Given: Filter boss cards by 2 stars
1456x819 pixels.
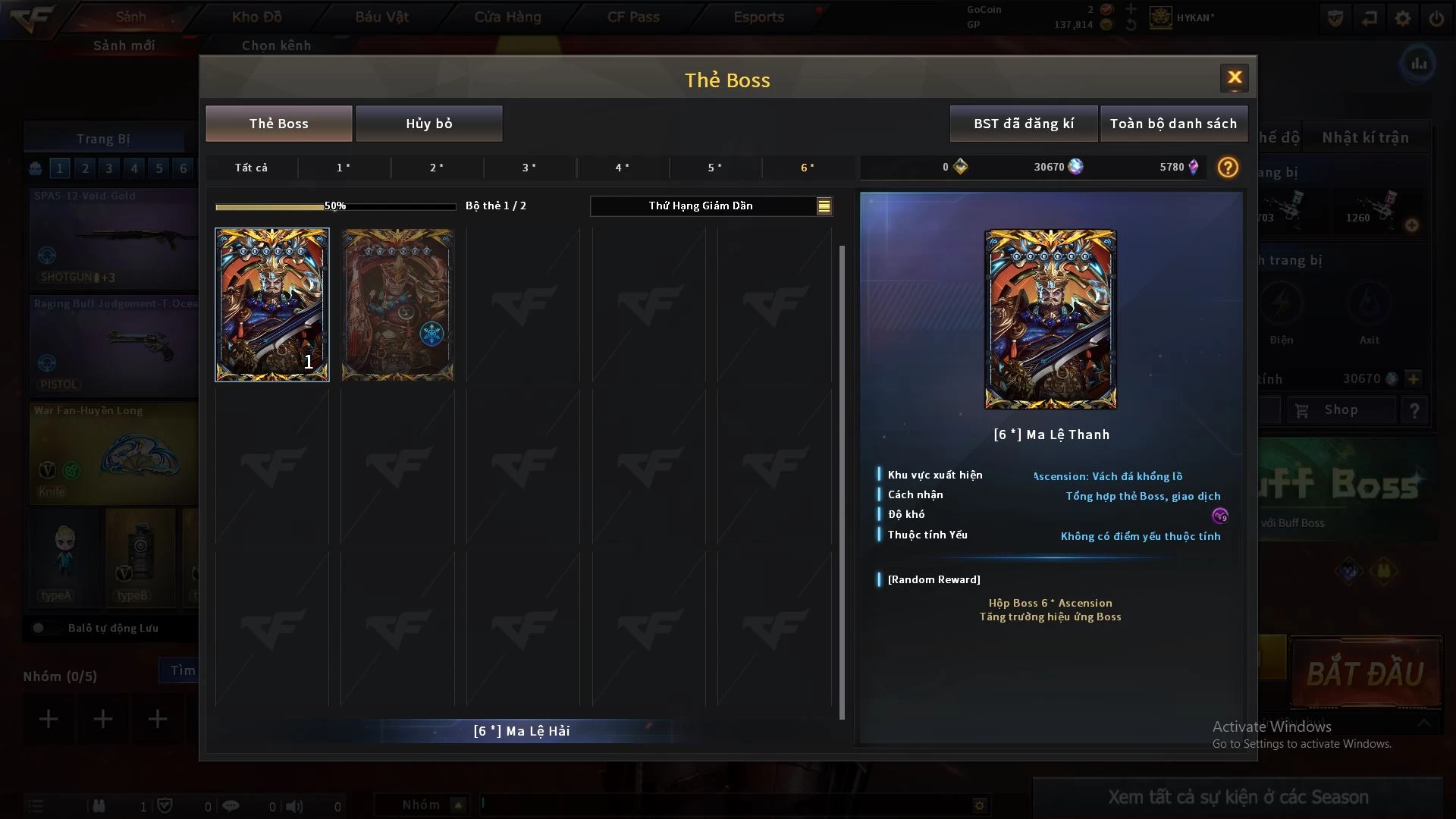Looking at the screenshot, I should [437, 168].
